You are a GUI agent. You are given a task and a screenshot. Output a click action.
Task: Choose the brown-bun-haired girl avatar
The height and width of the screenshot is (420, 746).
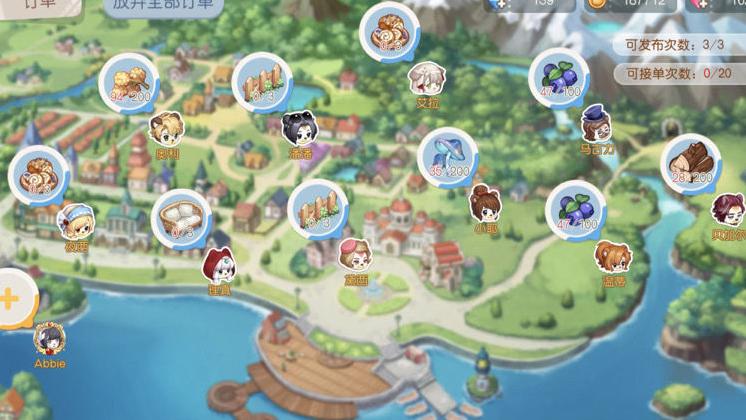[x=486, y=203]
